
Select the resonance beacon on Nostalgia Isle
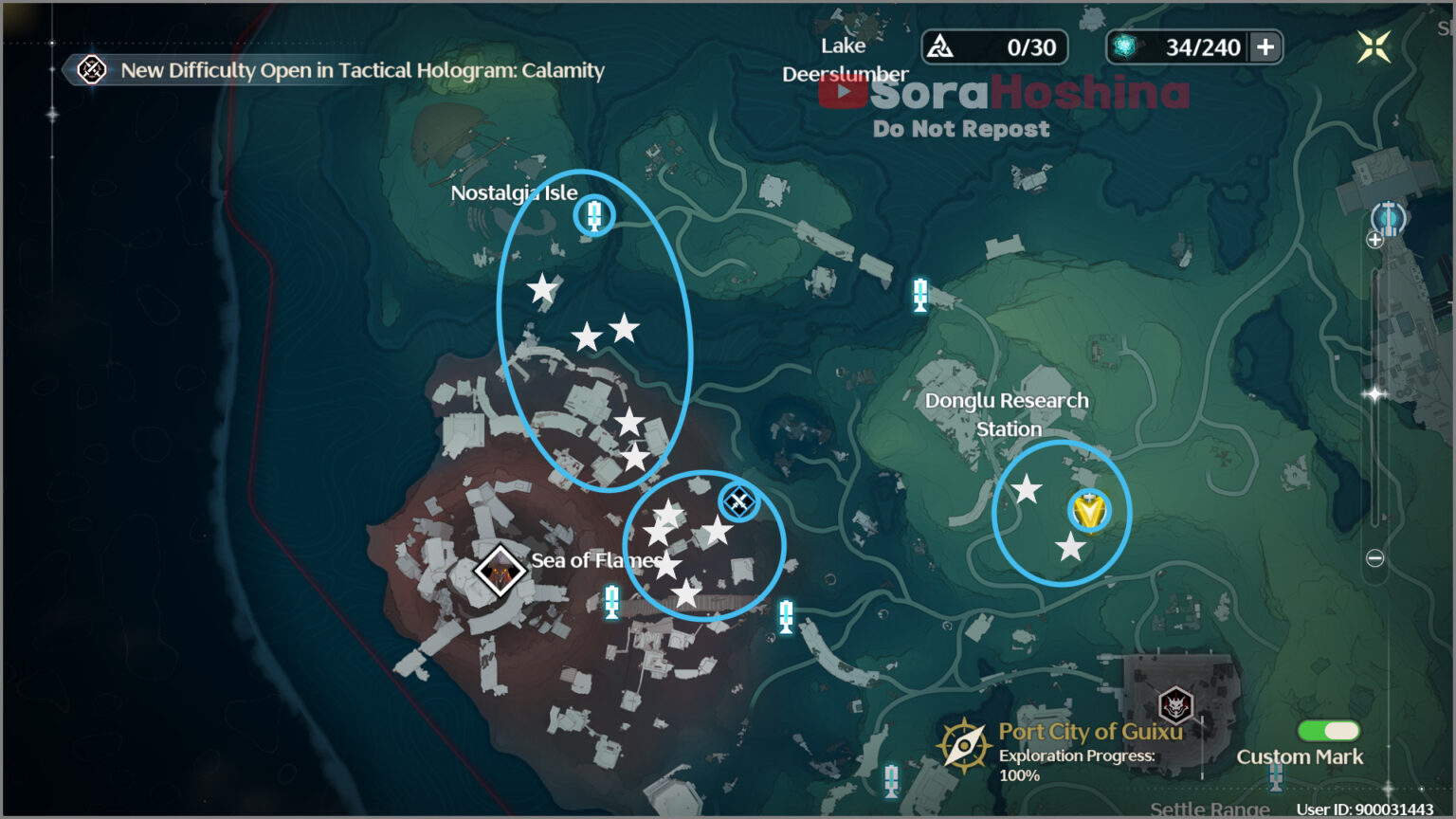coord(593,215)
